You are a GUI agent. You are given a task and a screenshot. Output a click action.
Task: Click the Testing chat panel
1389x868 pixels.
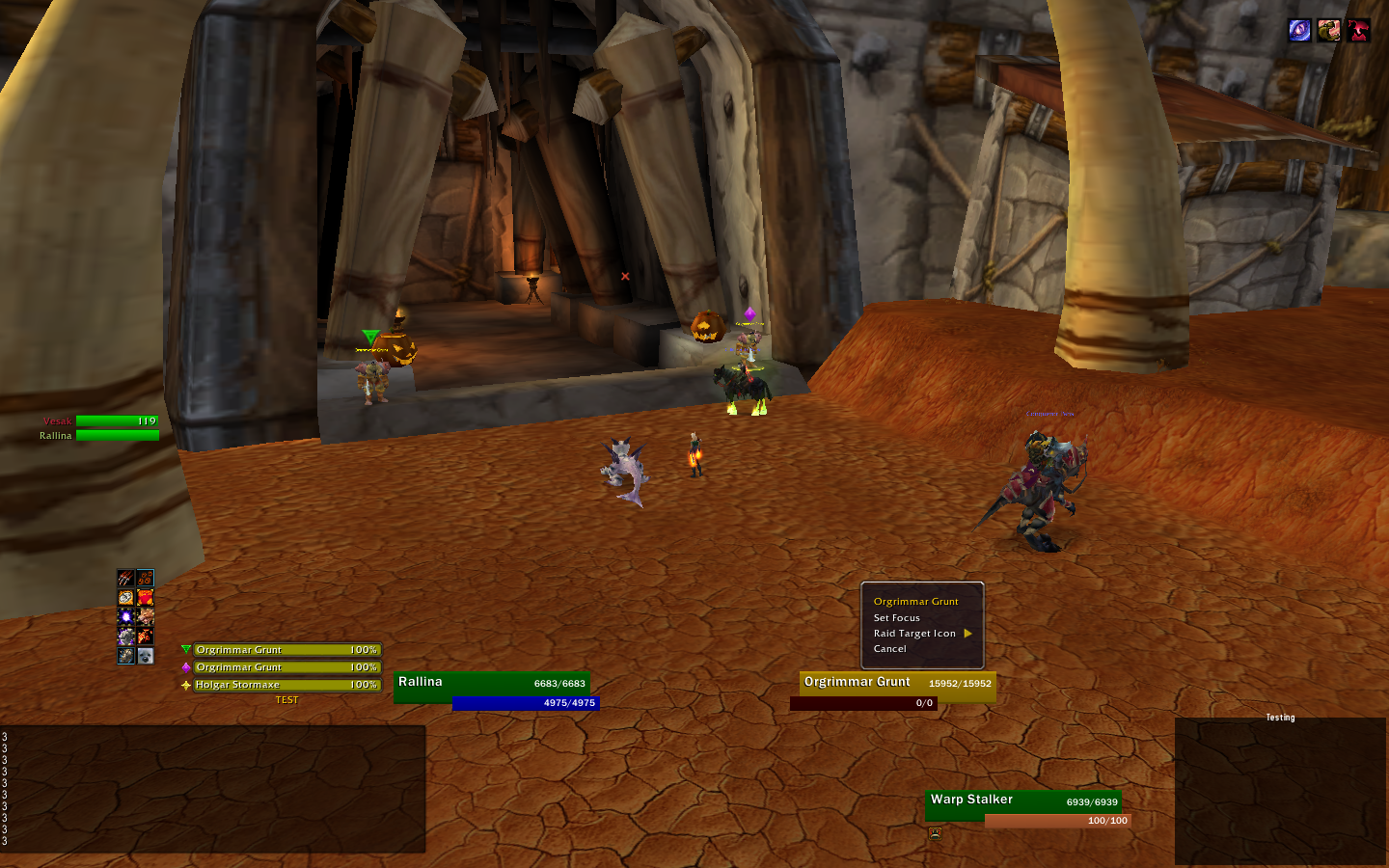tap(1280, 791)
